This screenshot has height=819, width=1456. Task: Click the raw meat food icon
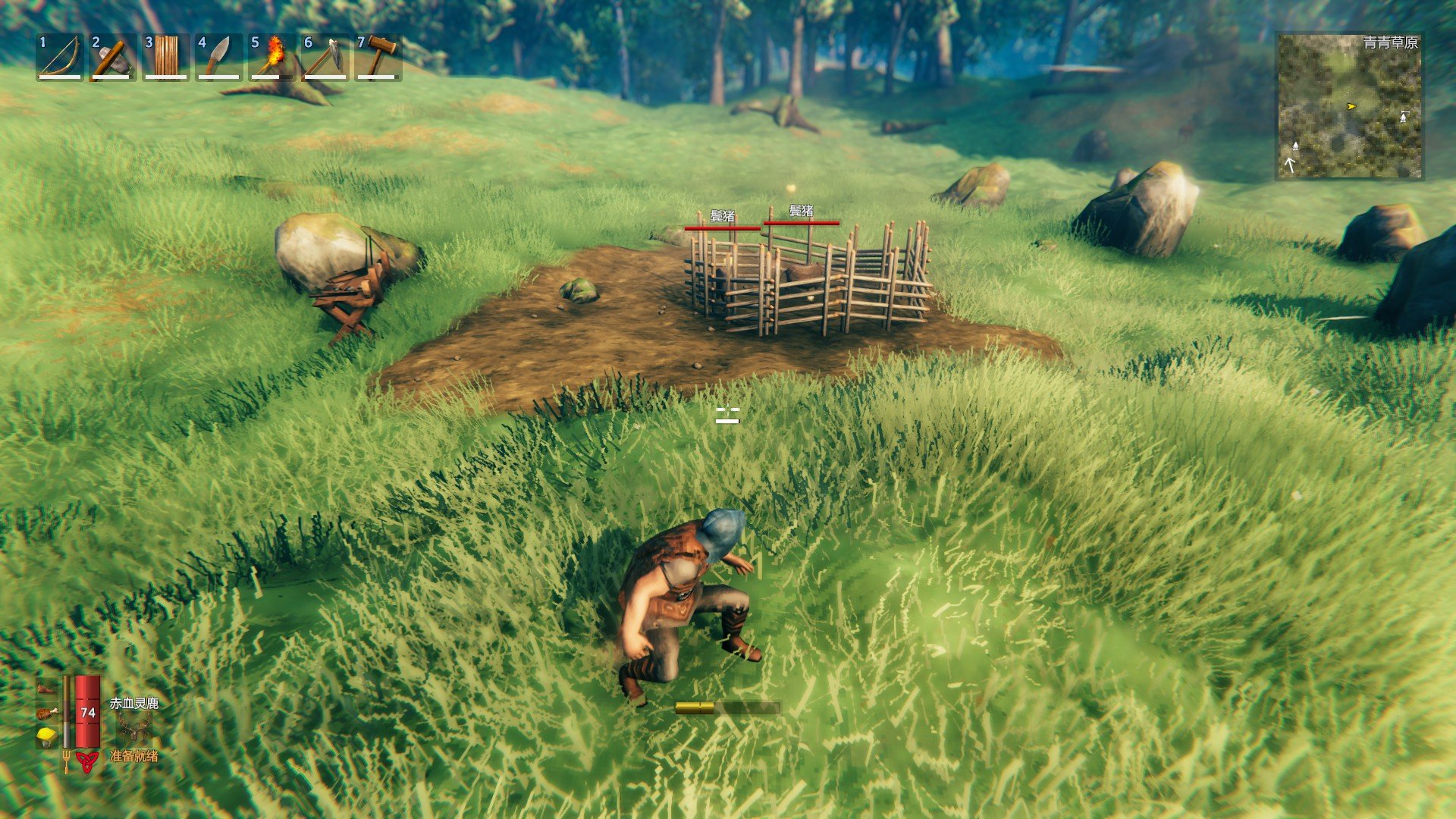point(47,689)
